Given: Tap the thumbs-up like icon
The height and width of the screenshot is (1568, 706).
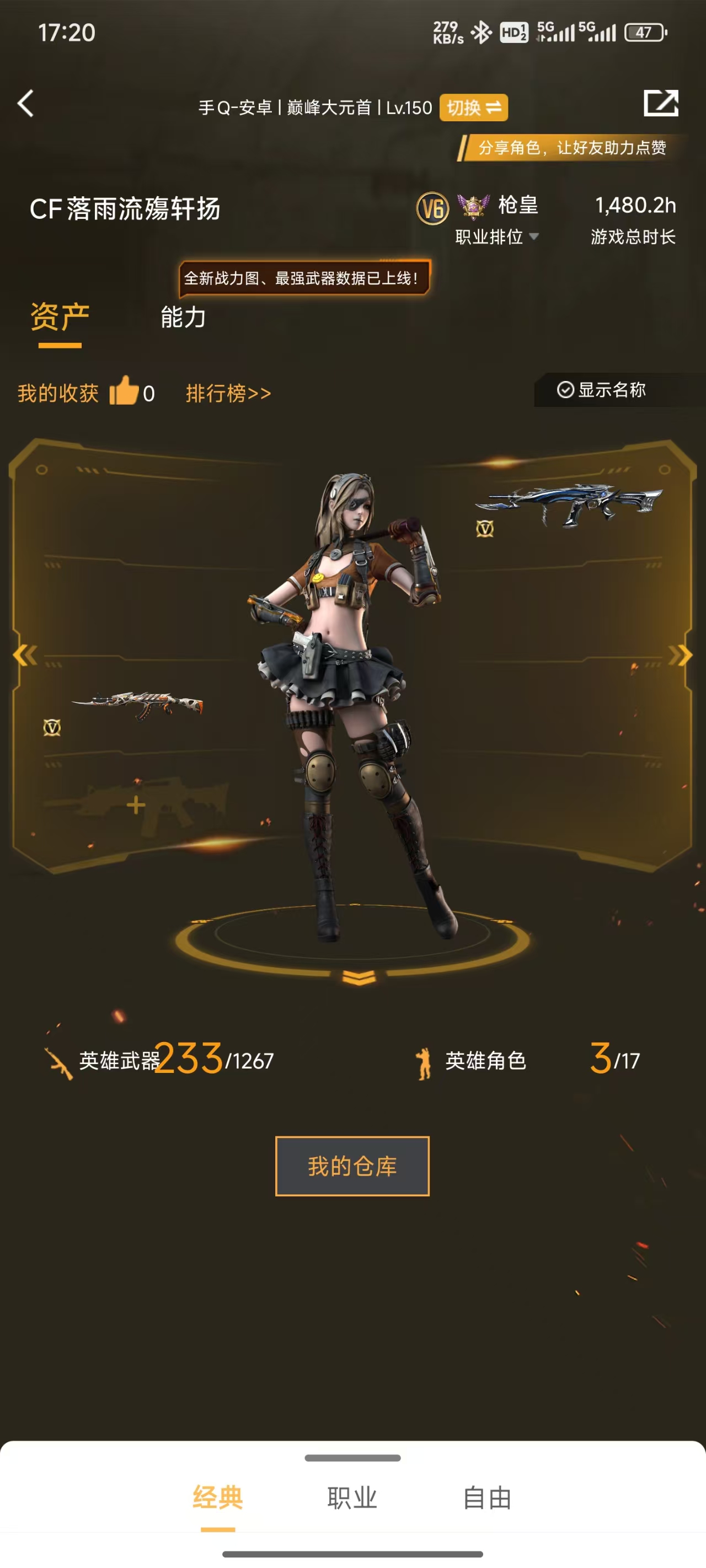Looking at the screenshot, I should (124, 391).
